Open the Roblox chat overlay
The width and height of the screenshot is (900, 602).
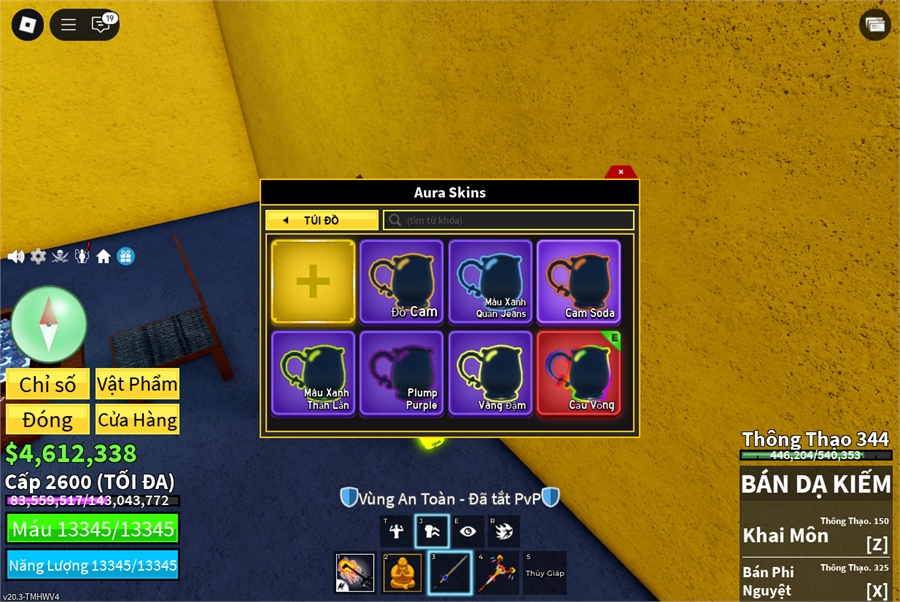coord(101,25)
